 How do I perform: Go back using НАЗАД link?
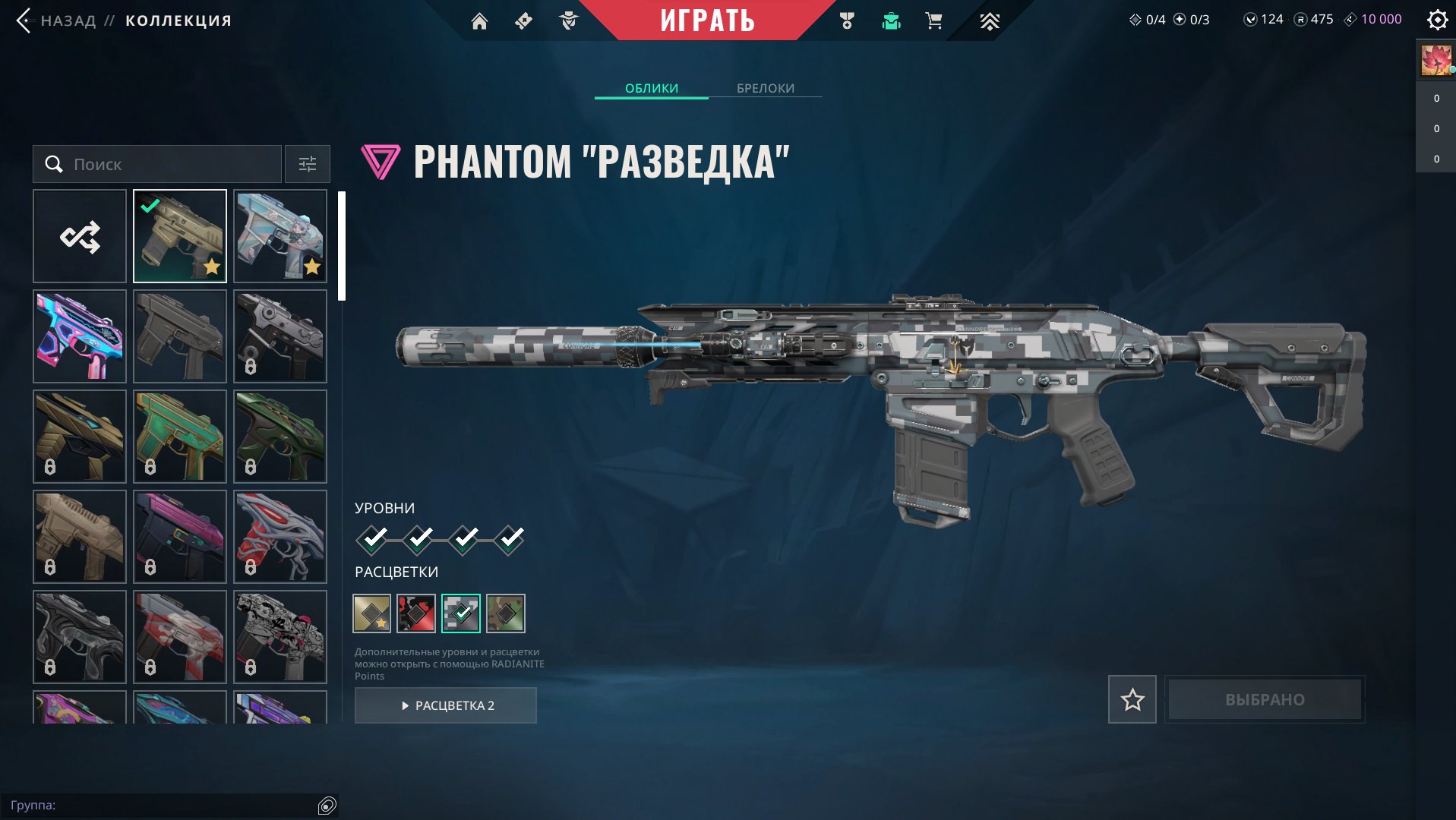click(65, 20)
